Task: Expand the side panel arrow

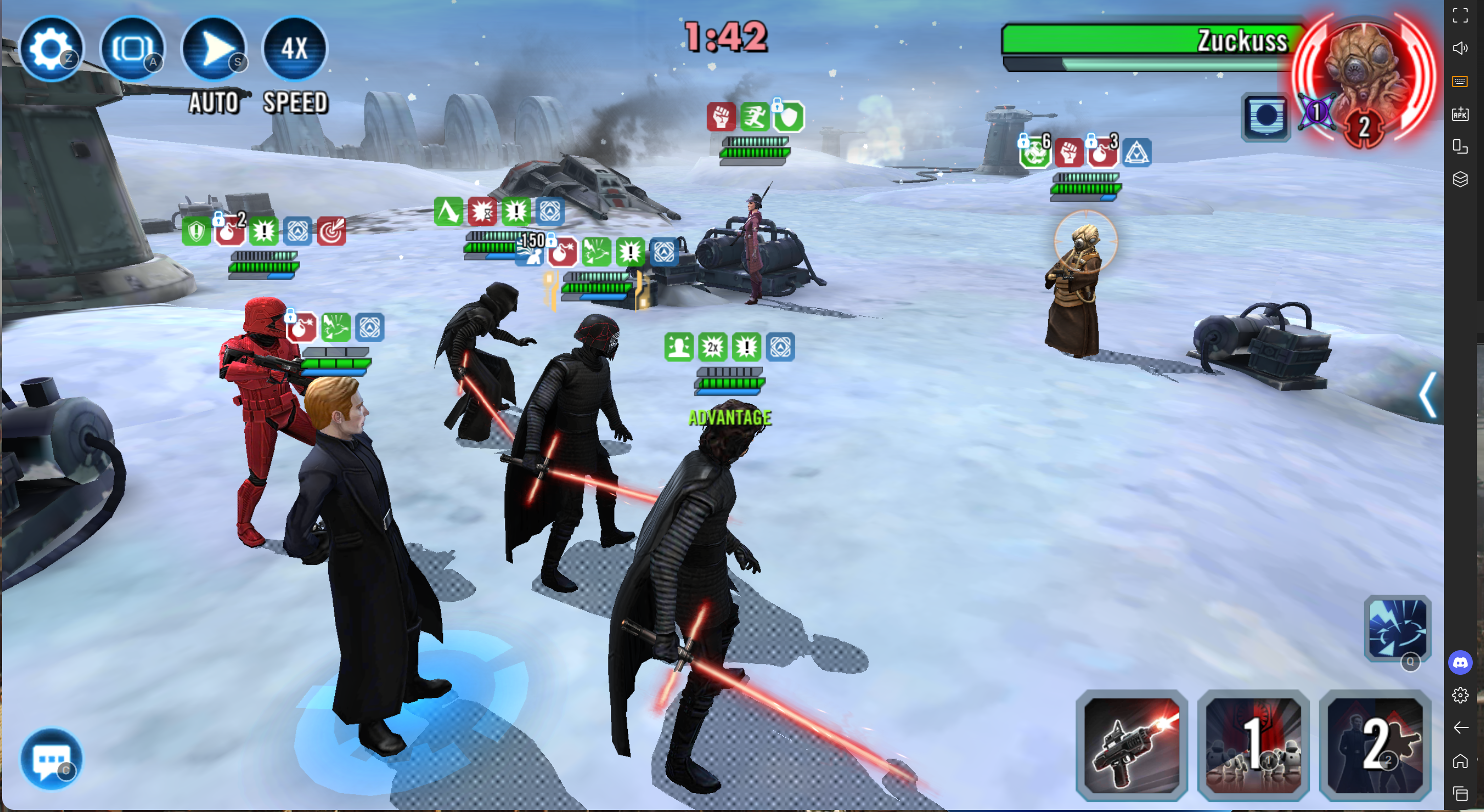Action: (1428, 395)
